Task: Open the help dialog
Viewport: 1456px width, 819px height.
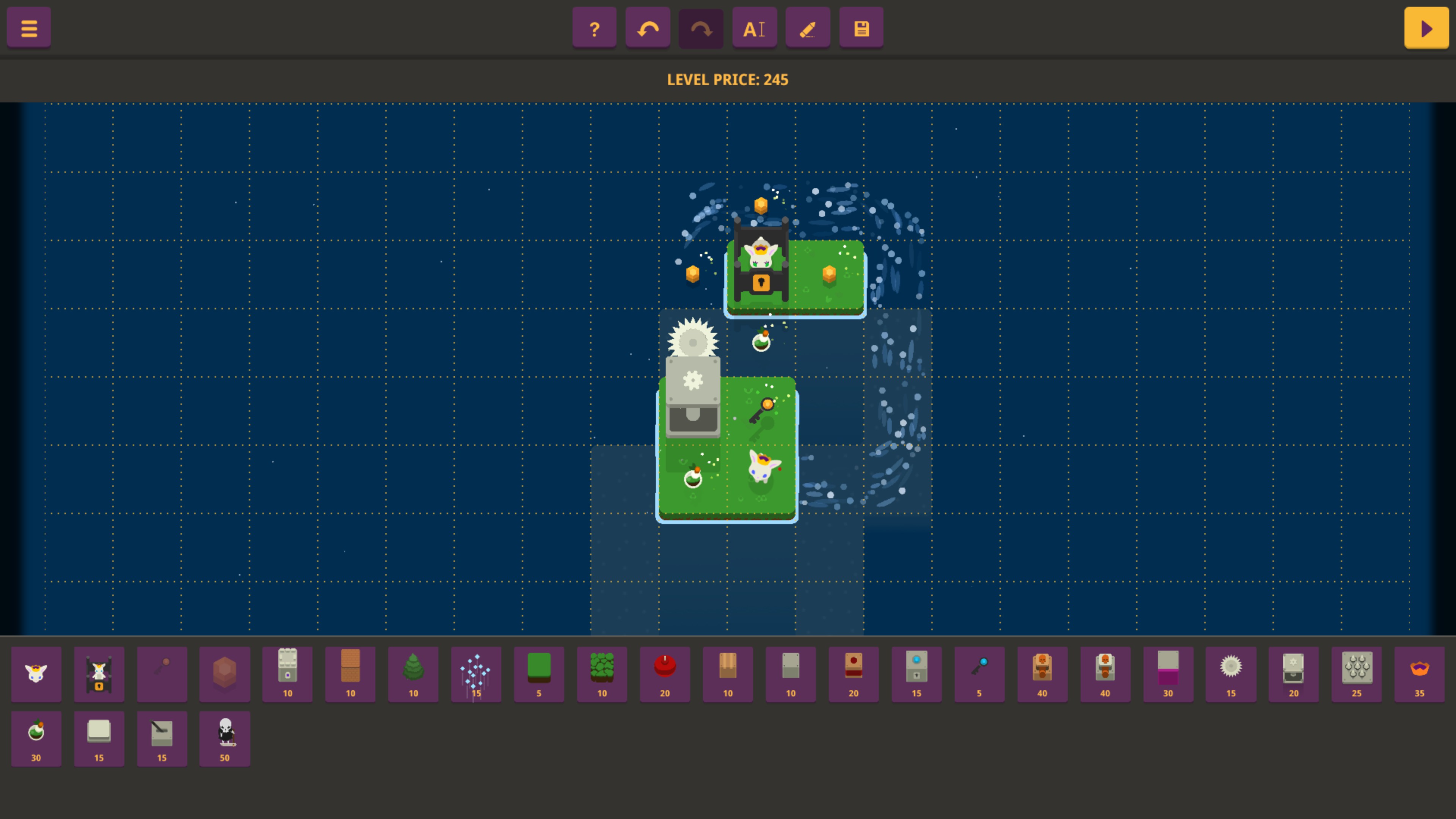Action: point(594,27)
